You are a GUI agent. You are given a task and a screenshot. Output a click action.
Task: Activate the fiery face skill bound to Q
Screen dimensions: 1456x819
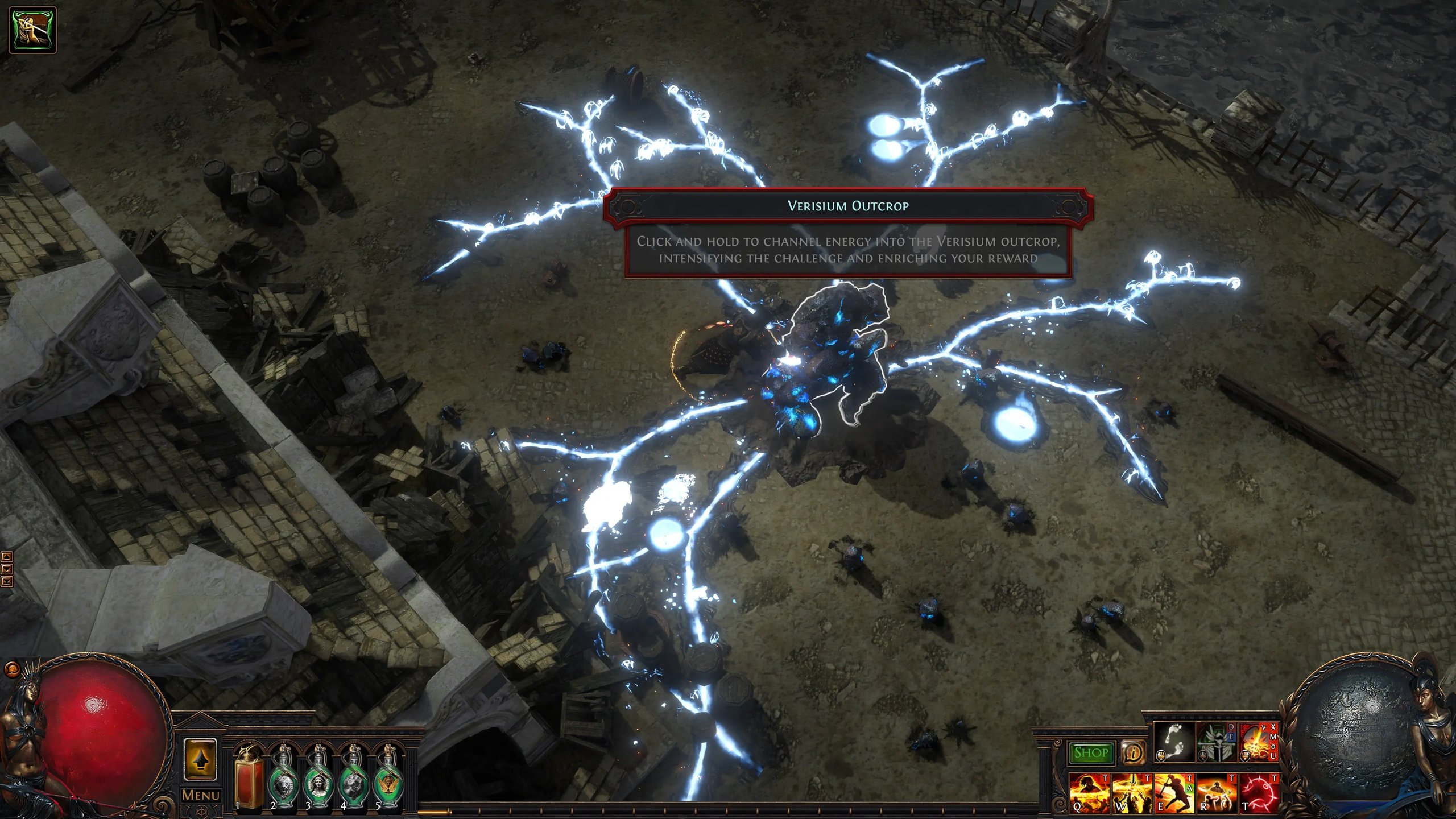(x=1089, y=793)
